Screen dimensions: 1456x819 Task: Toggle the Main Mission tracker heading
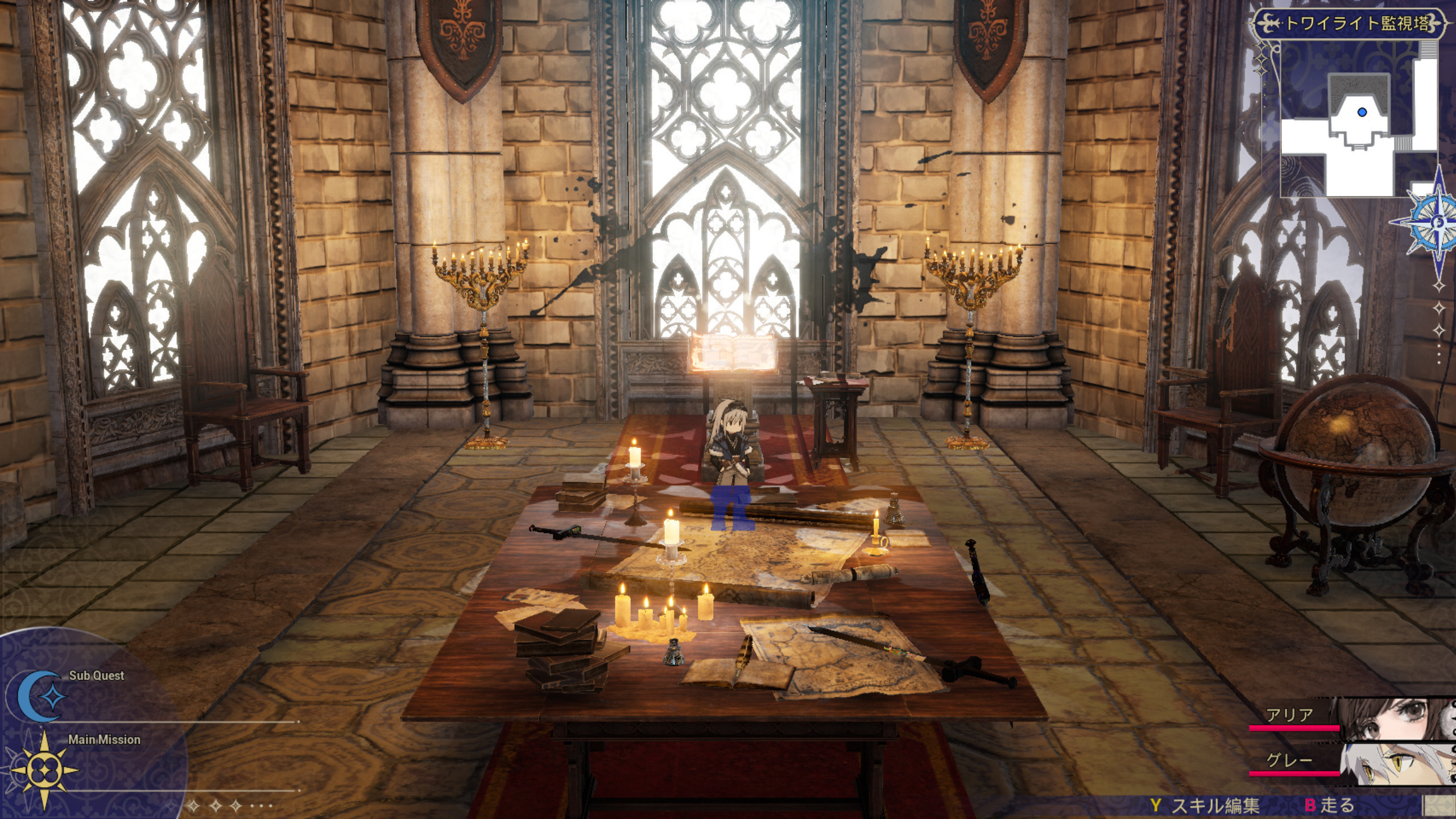(x=105, y=741)
